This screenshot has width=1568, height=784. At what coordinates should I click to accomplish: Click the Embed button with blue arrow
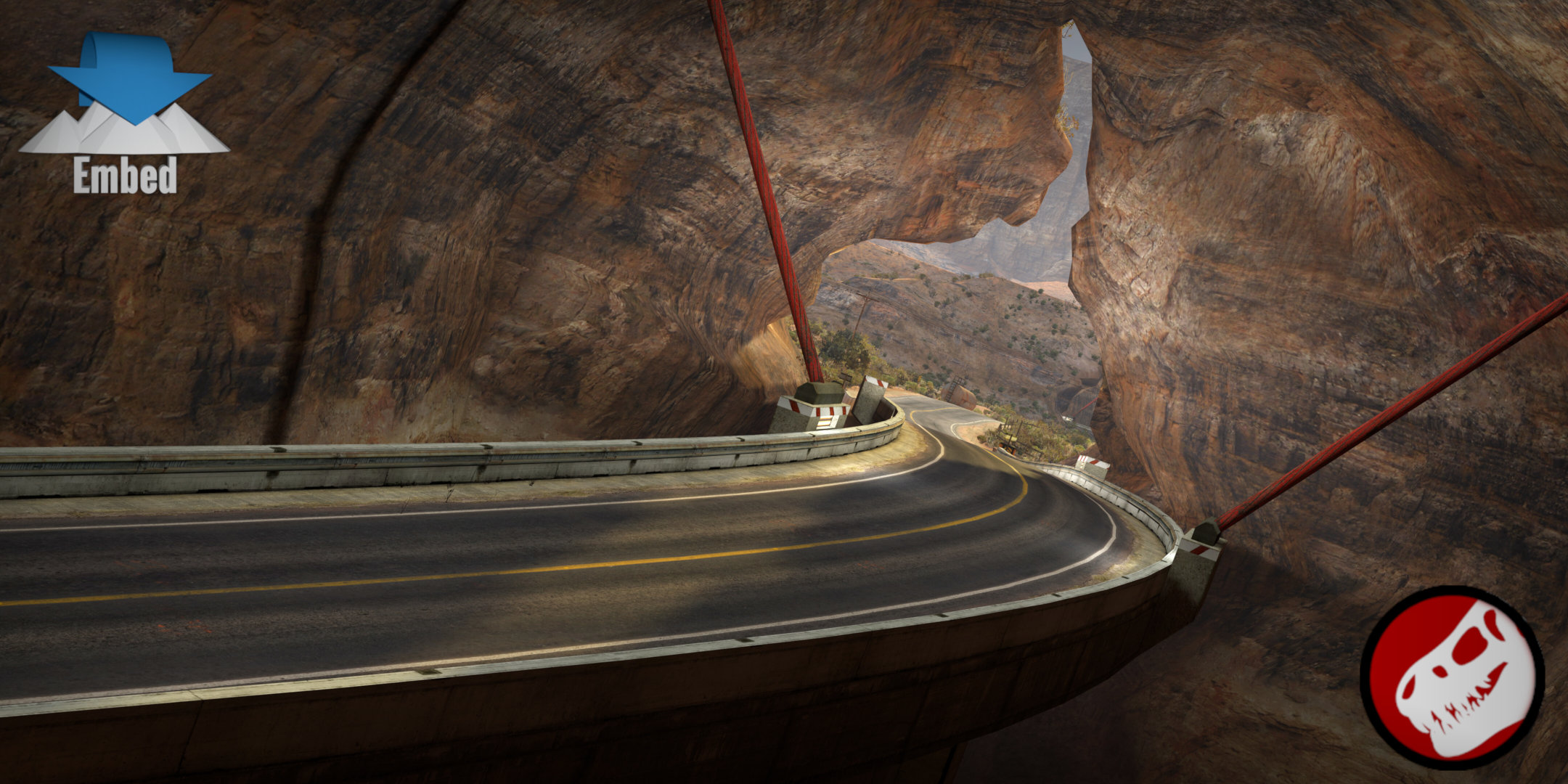tap(125, 113)
